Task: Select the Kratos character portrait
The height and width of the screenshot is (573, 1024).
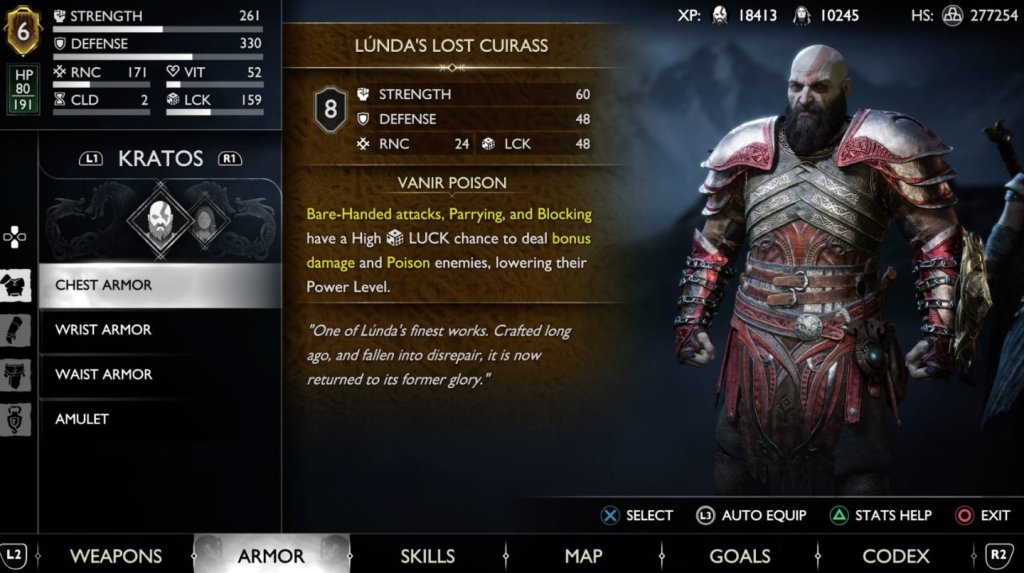Action: pyautogui.click(x=157, y=218)
